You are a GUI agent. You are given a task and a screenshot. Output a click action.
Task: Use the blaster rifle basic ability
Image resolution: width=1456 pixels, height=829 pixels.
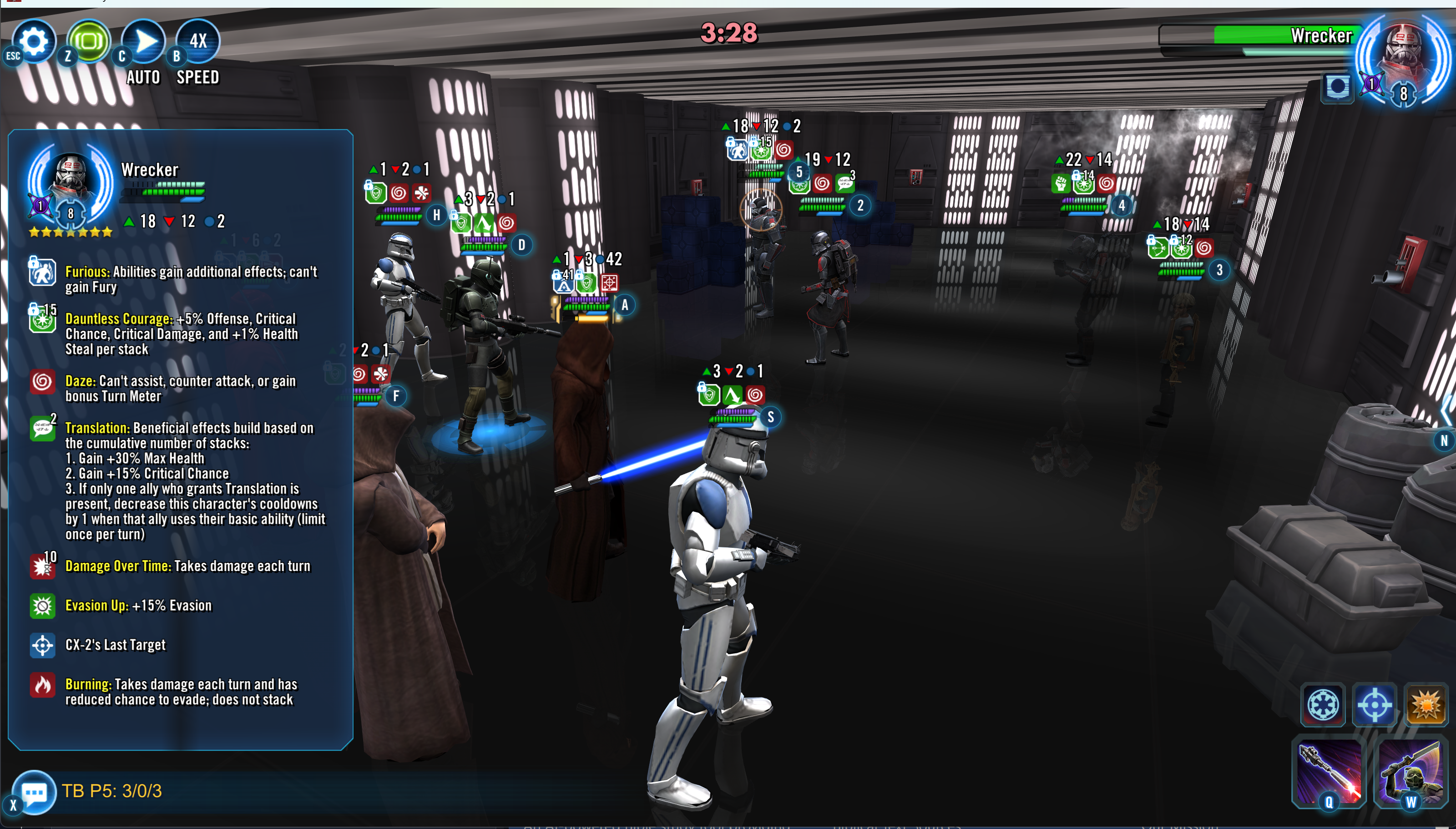point(1329,772)
